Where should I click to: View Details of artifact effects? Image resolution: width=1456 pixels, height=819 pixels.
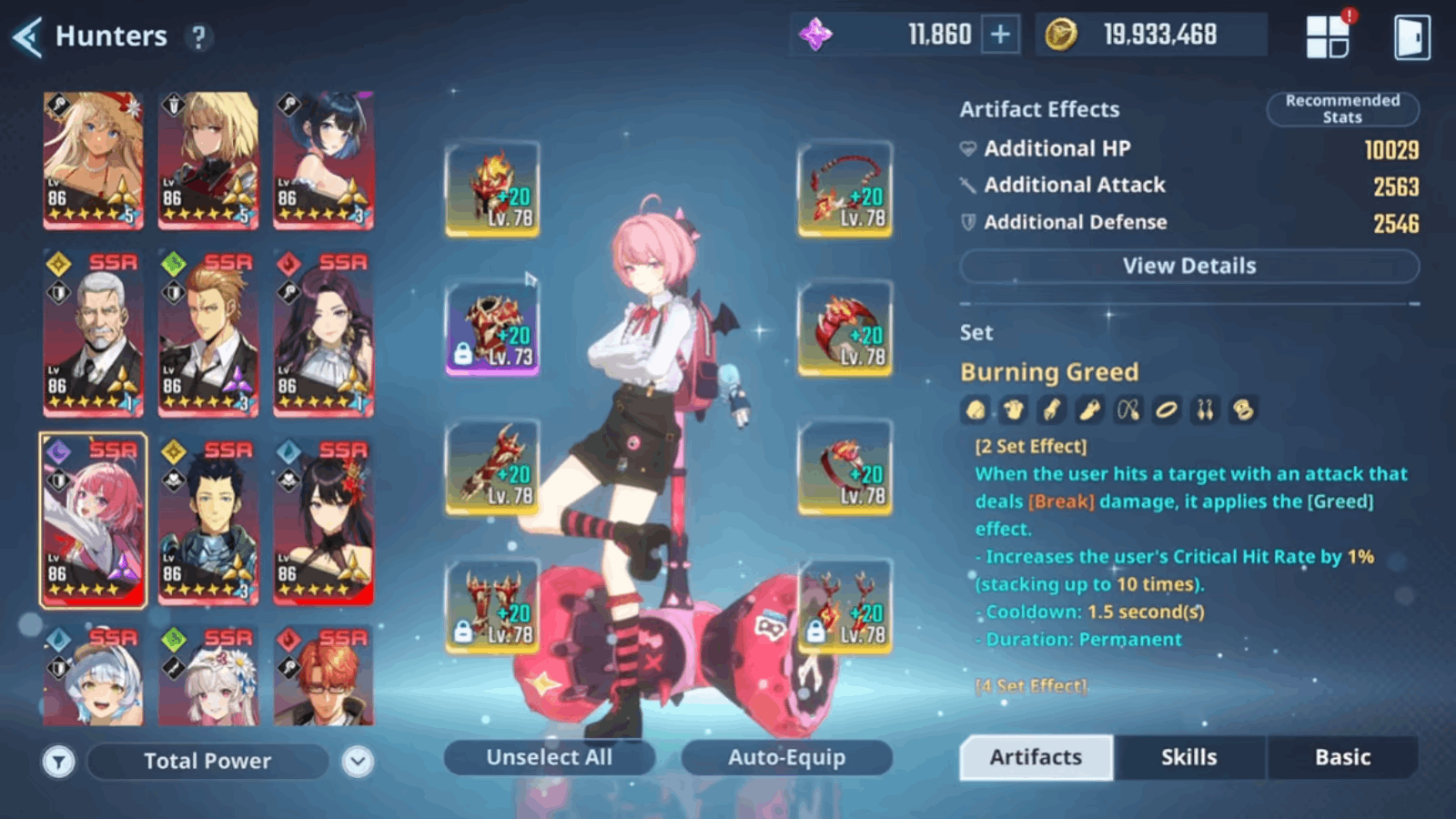pyautogui.click(x=1188, y=266)
